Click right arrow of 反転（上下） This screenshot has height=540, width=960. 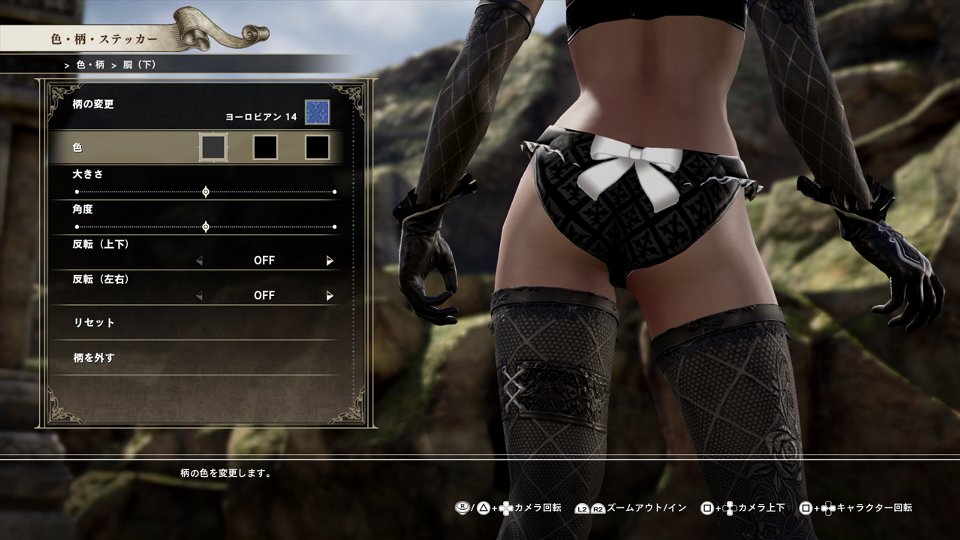[330, 261]
